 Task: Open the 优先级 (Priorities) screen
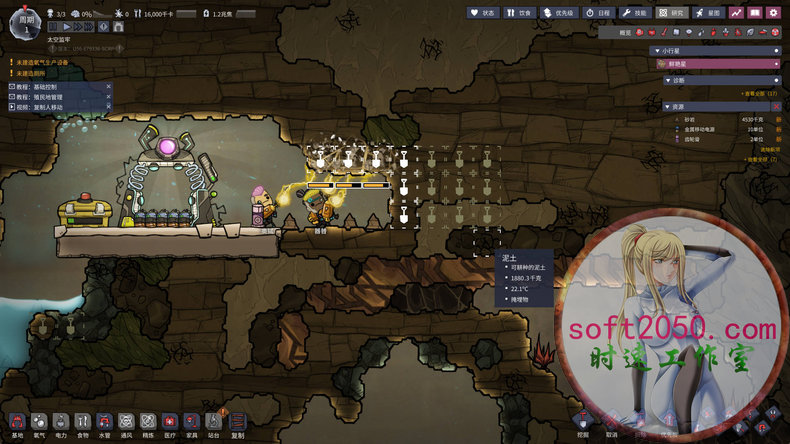(x=559, y=13)
